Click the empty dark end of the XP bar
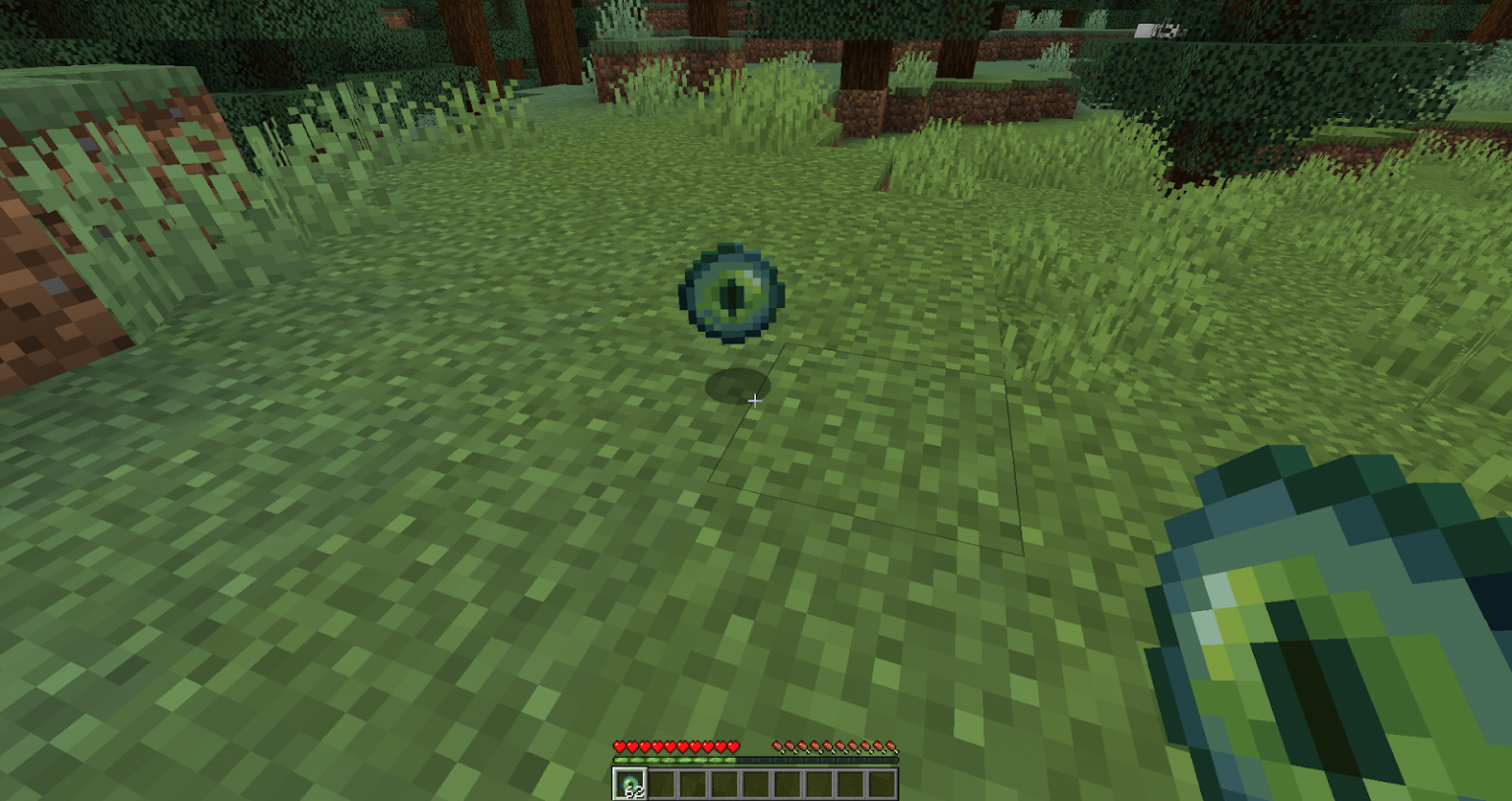Image resolution: width=1512 pixels, height=801 pixels. point(876,761)
